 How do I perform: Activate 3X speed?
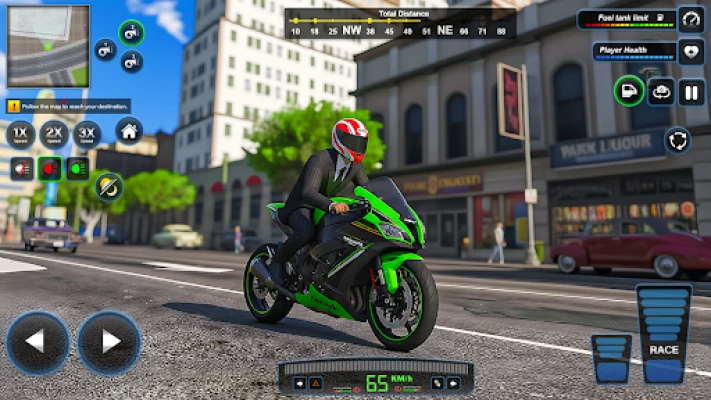(x=88, y=133)
